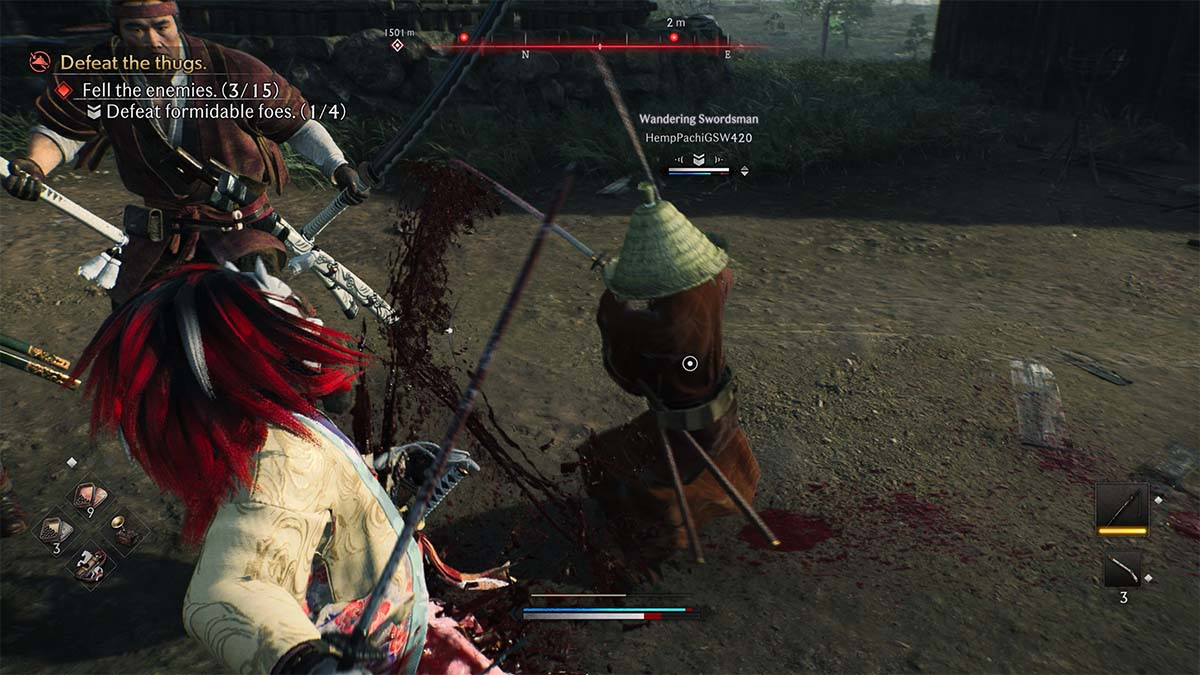
Task: Choose the gold horn item slot
Action: point(121,529)
